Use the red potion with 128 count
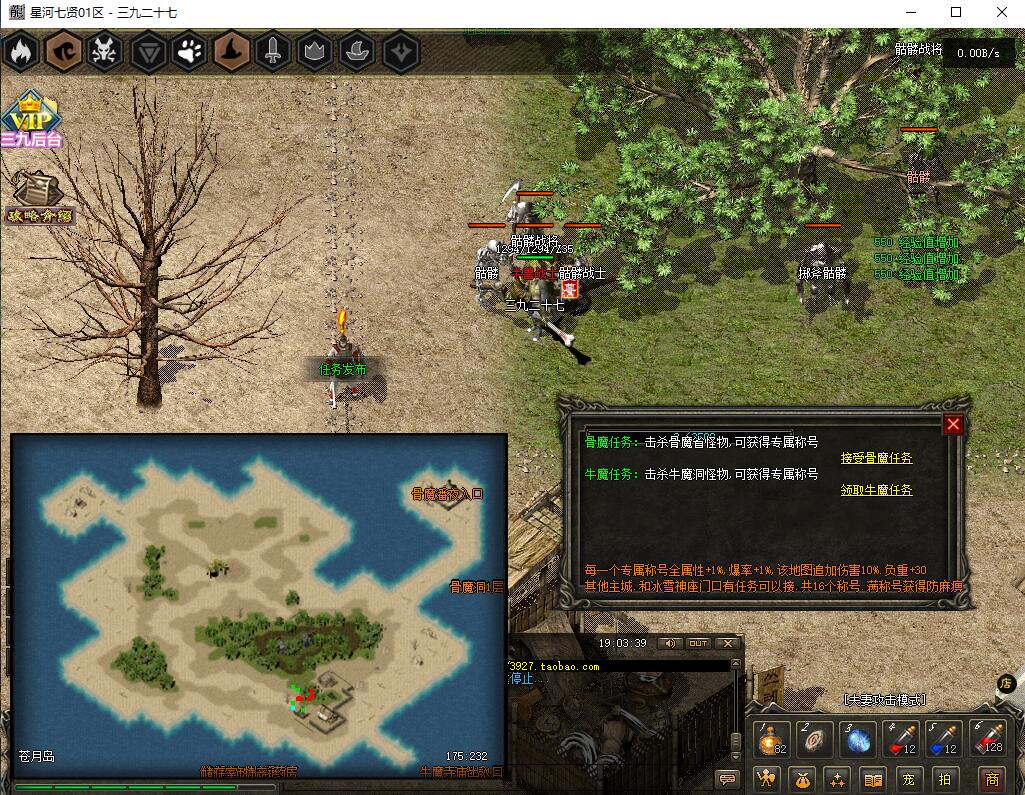 pyautogui.click(x=988, y=741)
